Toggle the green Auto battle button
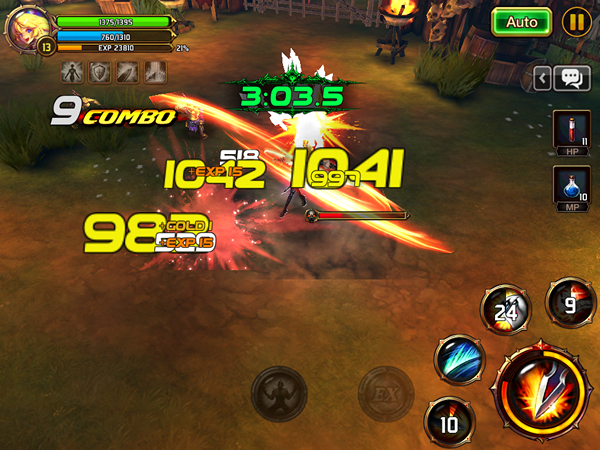600x450 pixels. pyautogui.click(x=522, y=21)
